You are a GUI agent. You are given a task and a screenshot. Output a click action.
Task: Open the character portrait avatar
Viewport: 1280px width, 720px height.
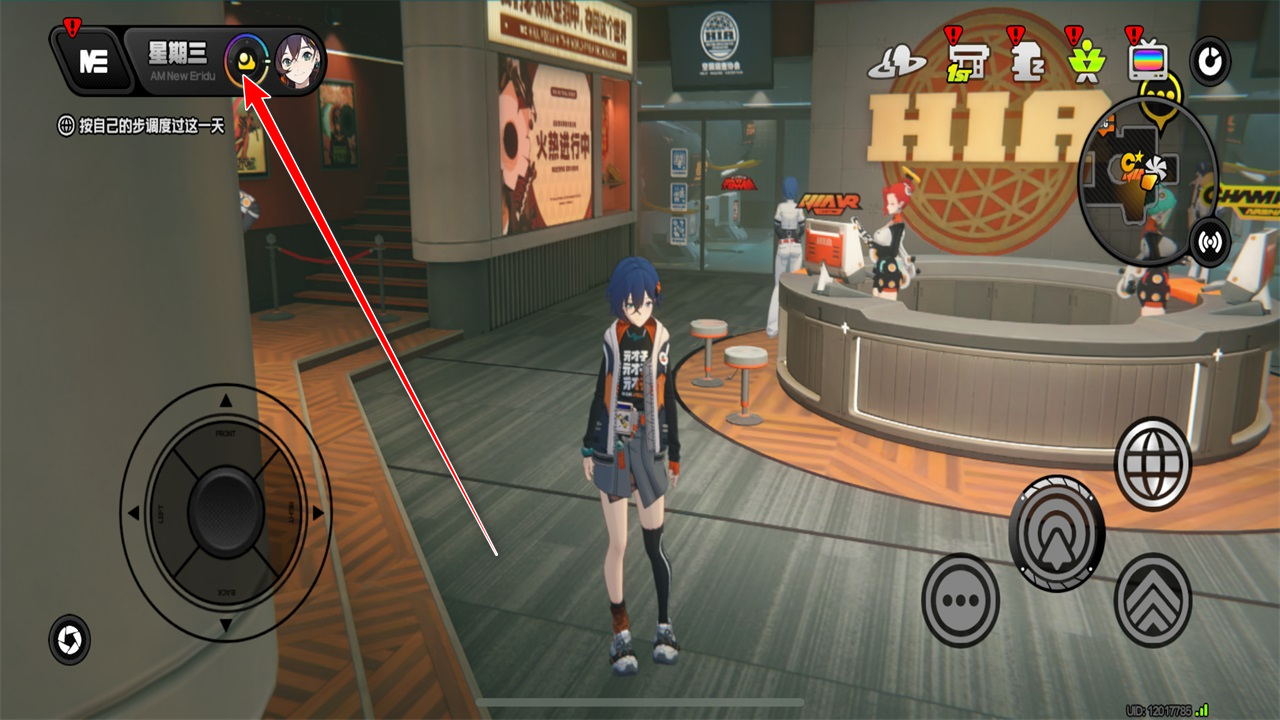click(x=297, y=61)
